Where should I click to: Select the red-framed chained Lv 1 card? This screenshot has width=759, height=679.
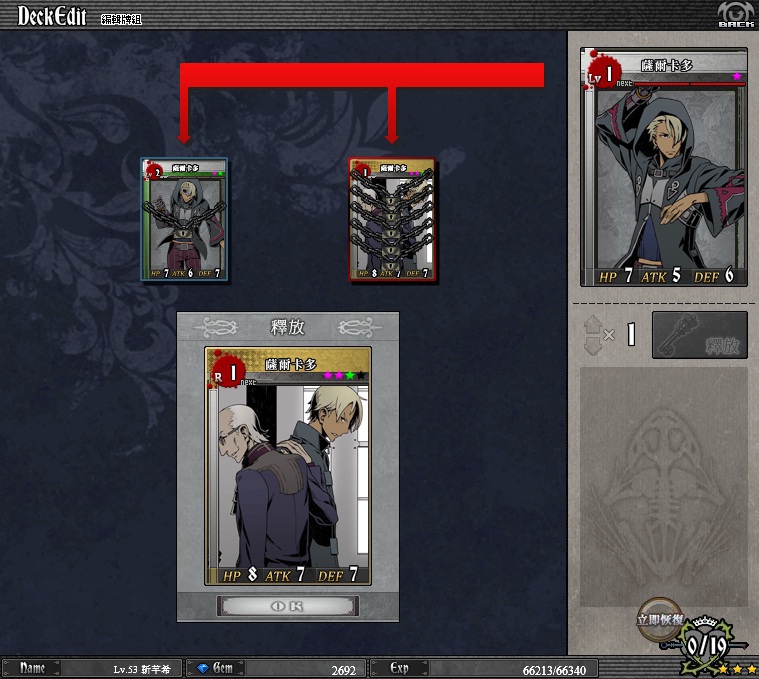click(392, 220)
